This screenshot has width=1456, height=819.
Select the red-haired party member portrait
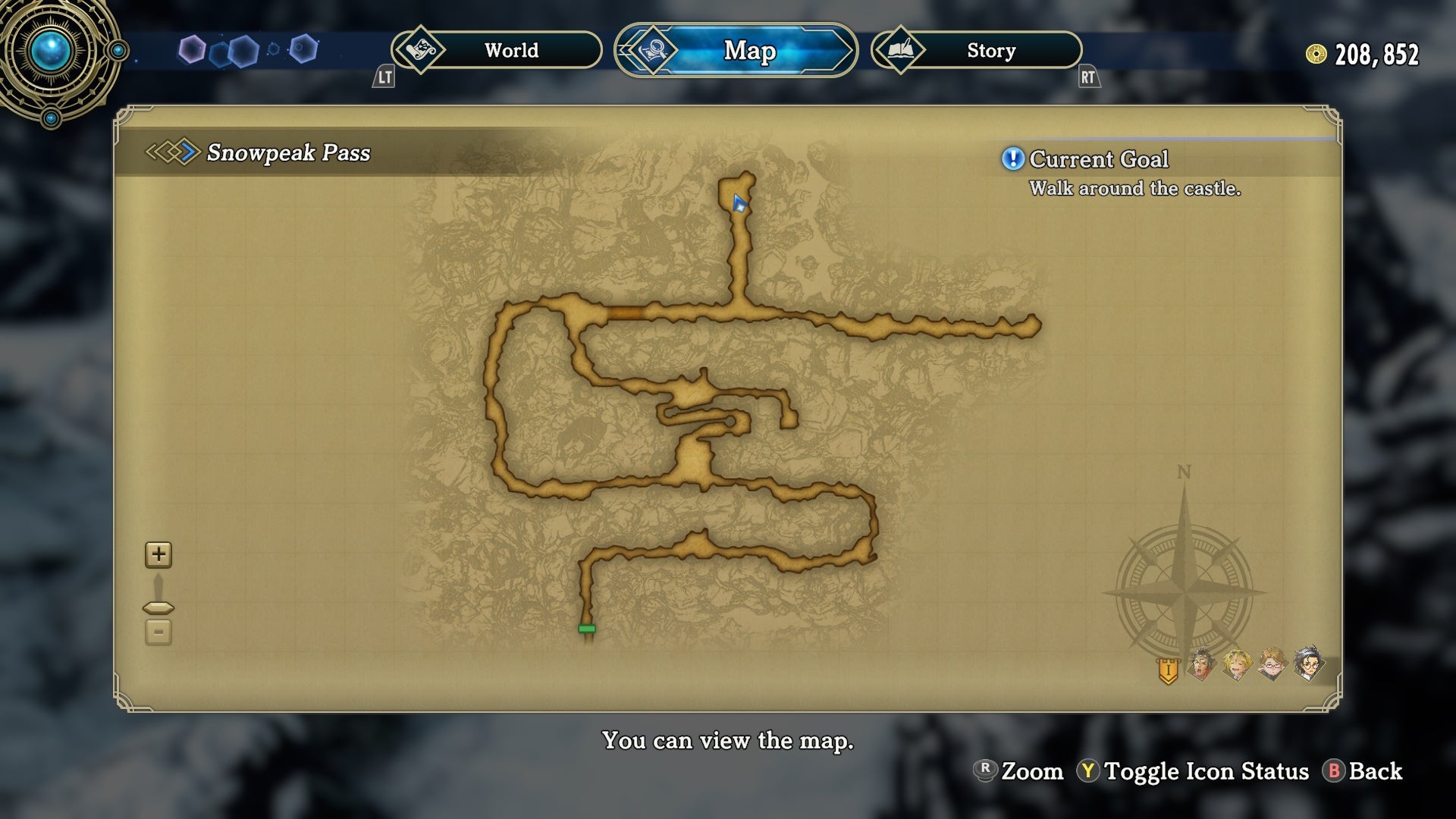1202,665
